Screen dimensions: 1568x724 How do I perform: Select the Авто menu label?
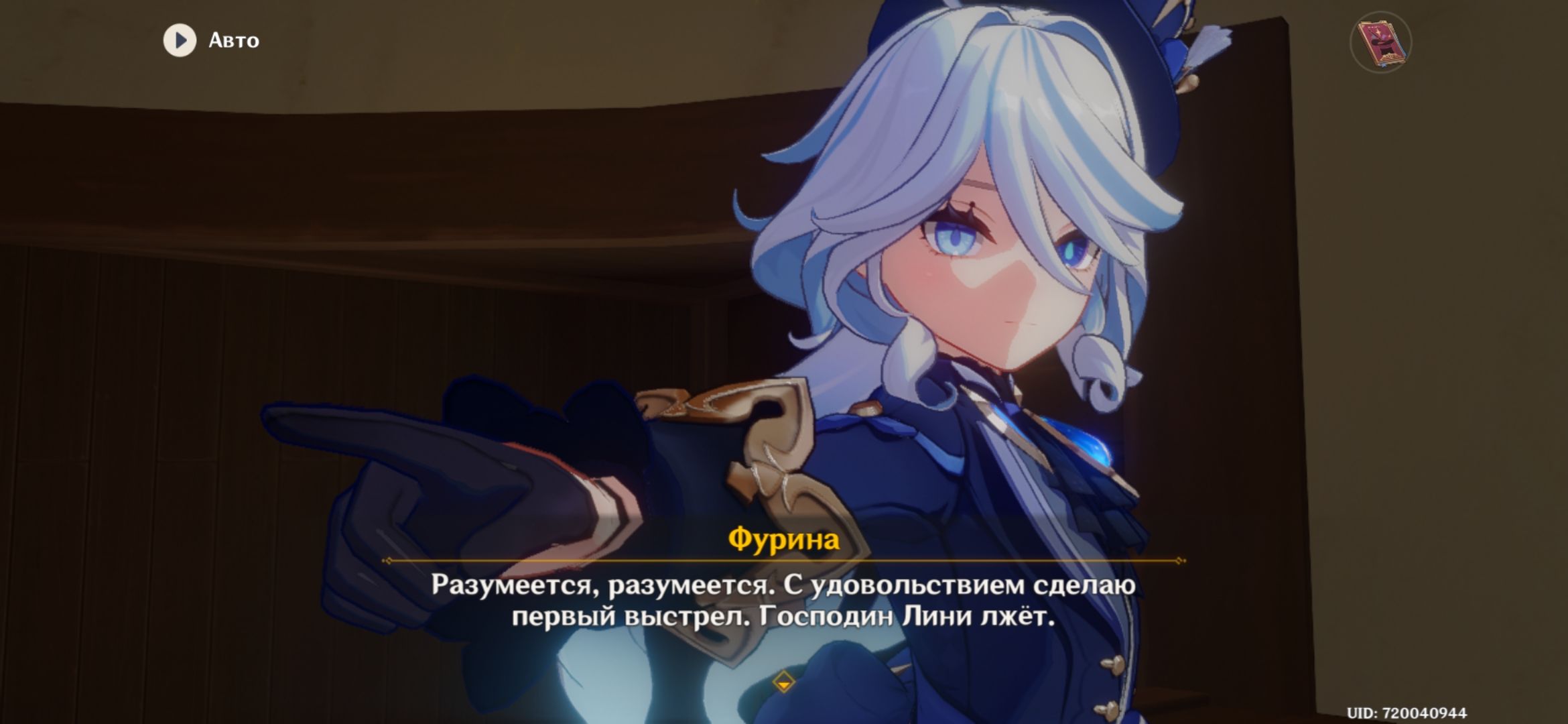click(x=235, y=41)
